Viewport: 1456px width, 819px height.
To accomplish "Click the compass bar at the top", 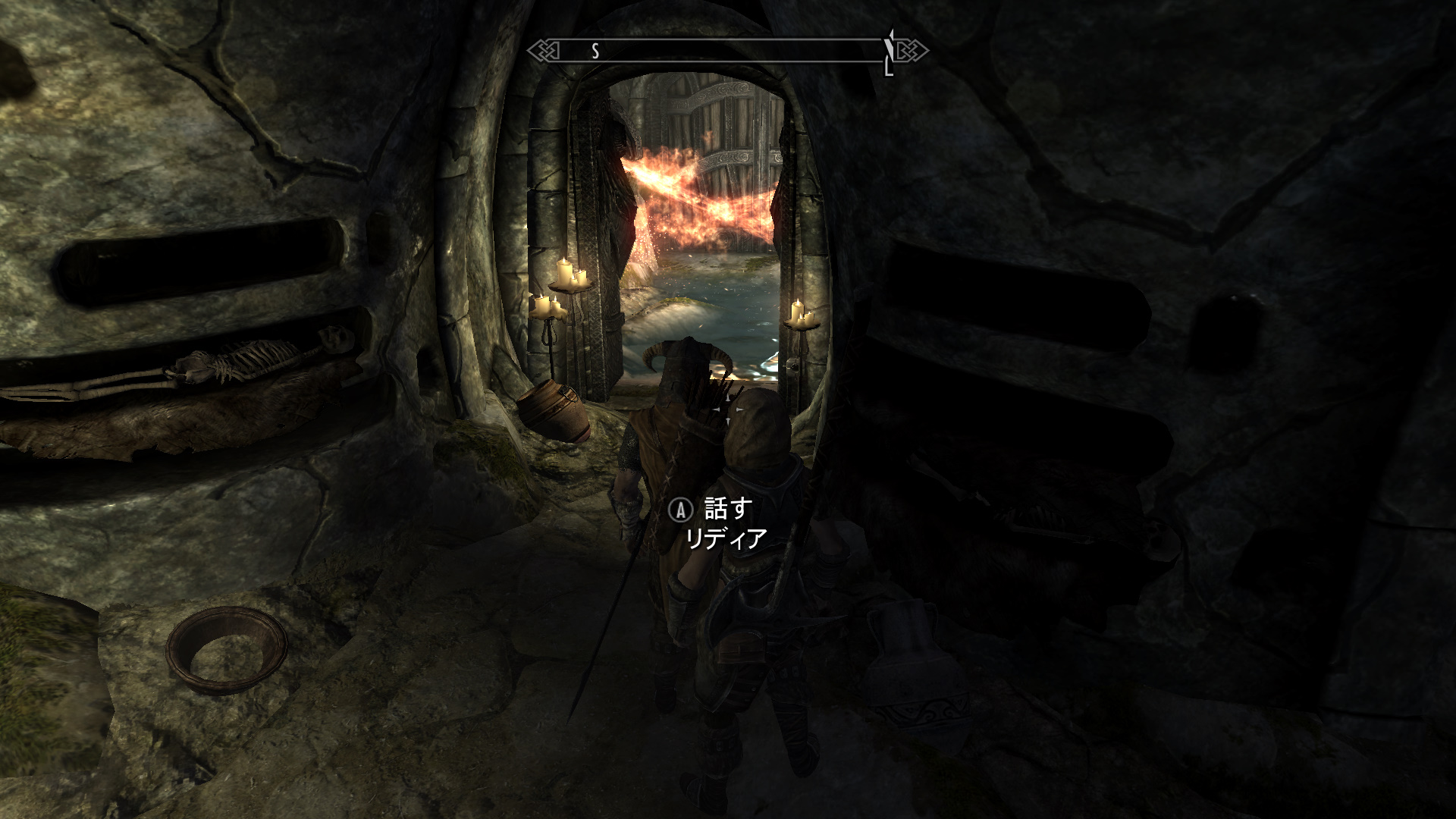I will pyautogui.click(x=726, y=51).
